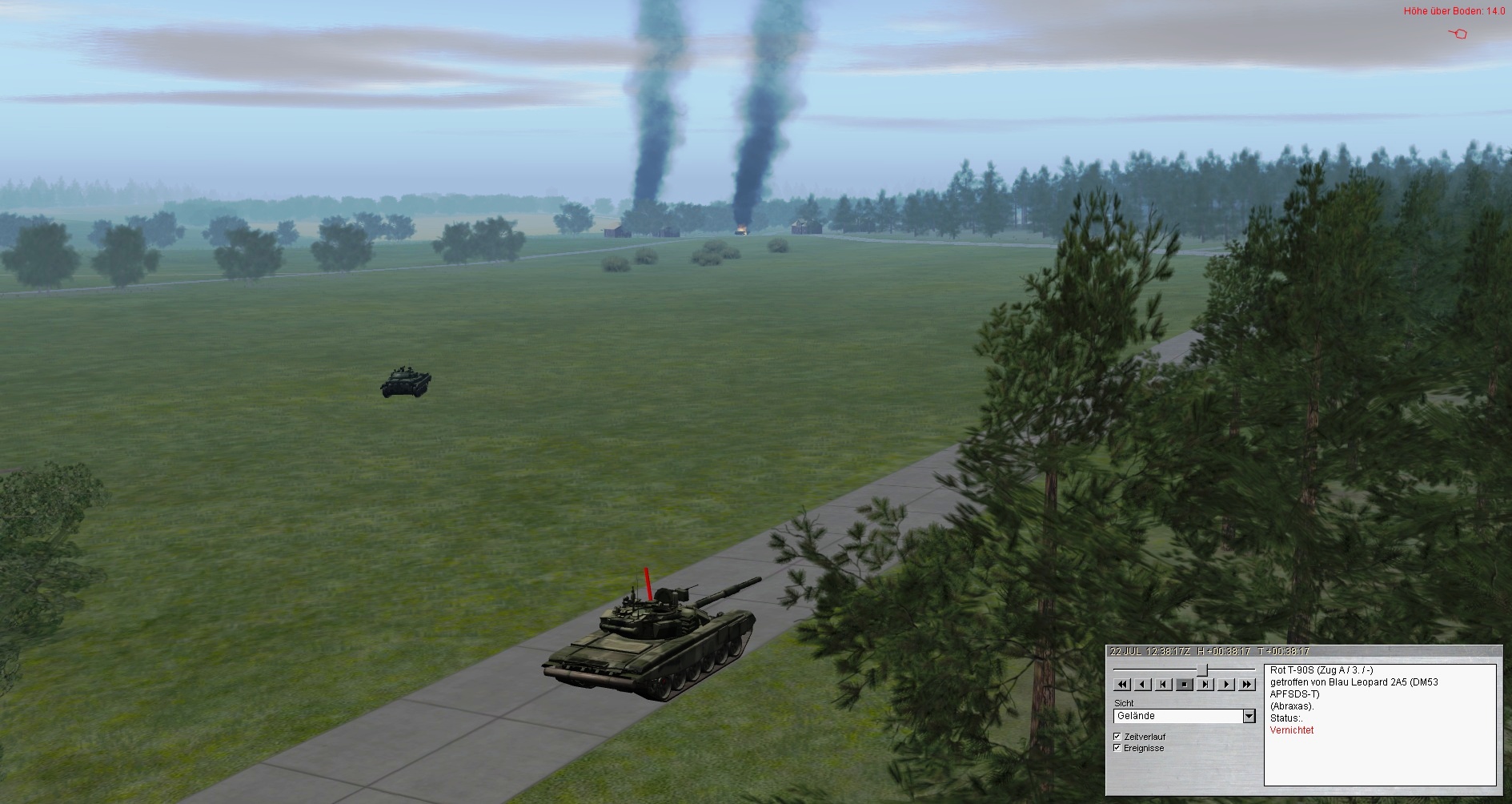Play the replay backward with single left arrow
1512x804 pixels.
click(x=1143, y=685)
